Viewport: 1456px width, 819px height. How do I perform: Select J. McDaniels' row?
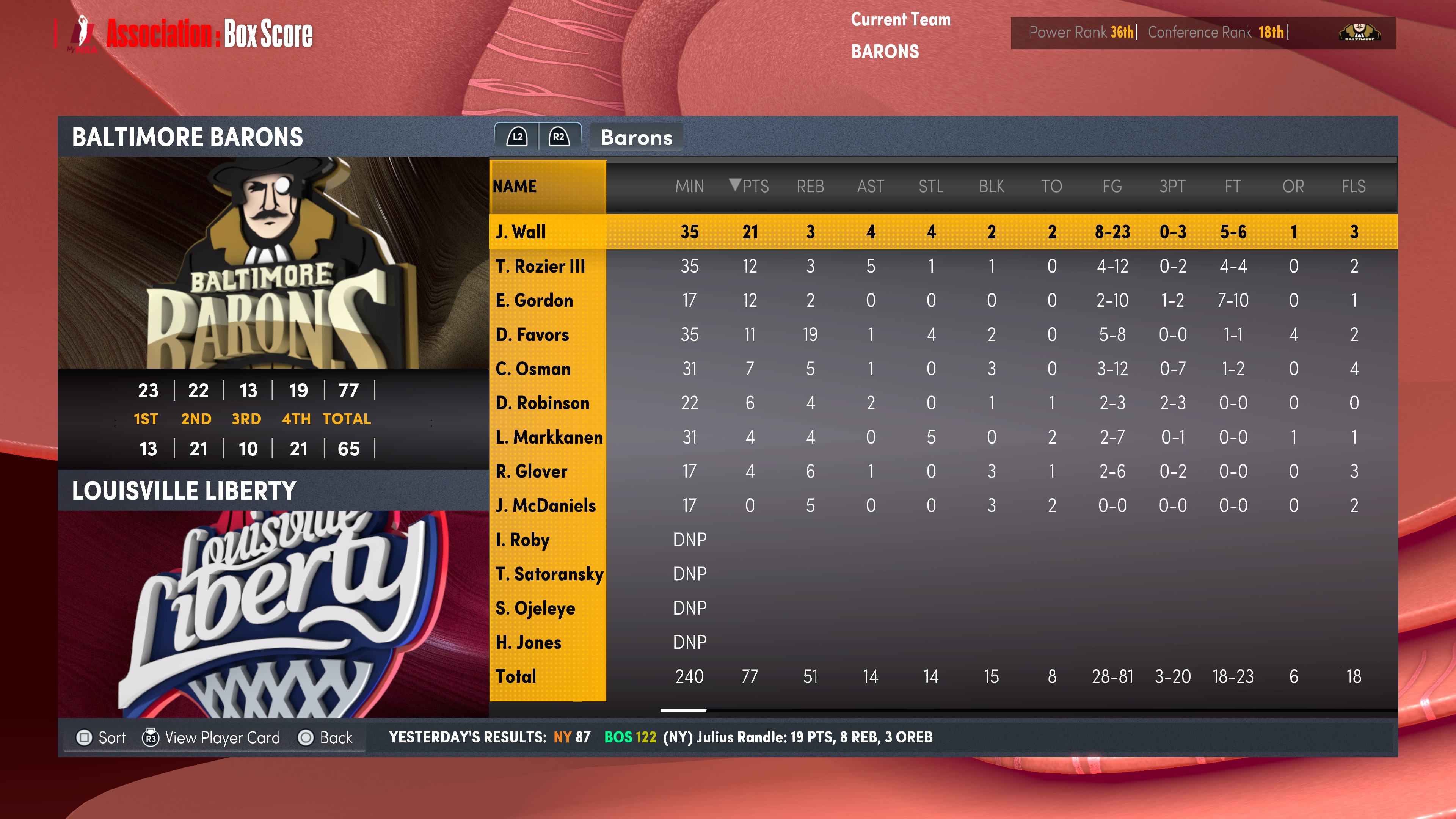pyautogui.click(x=546, y=505)
